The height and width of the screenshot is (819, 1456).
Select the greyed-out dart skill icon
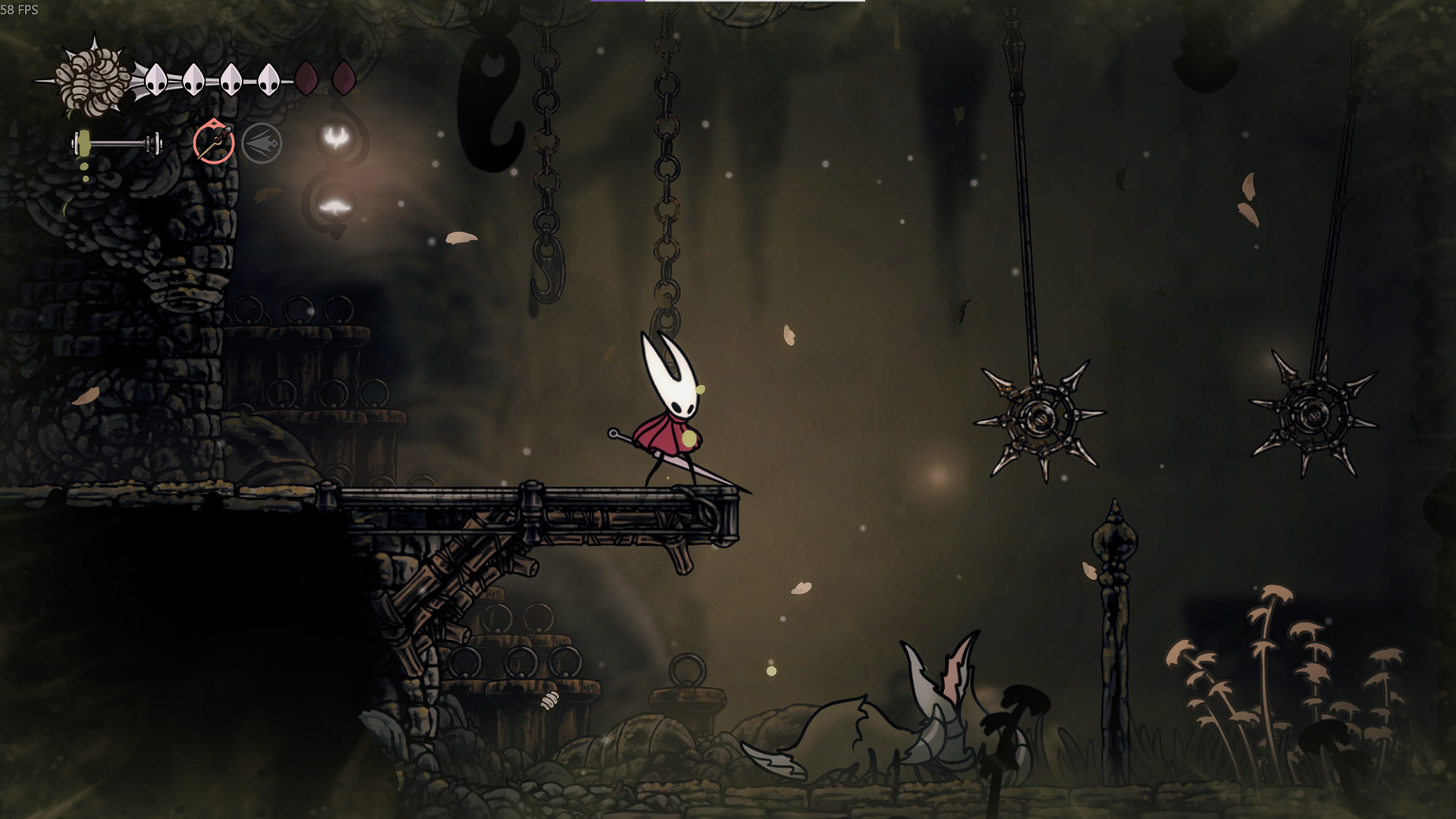[262, 143]
